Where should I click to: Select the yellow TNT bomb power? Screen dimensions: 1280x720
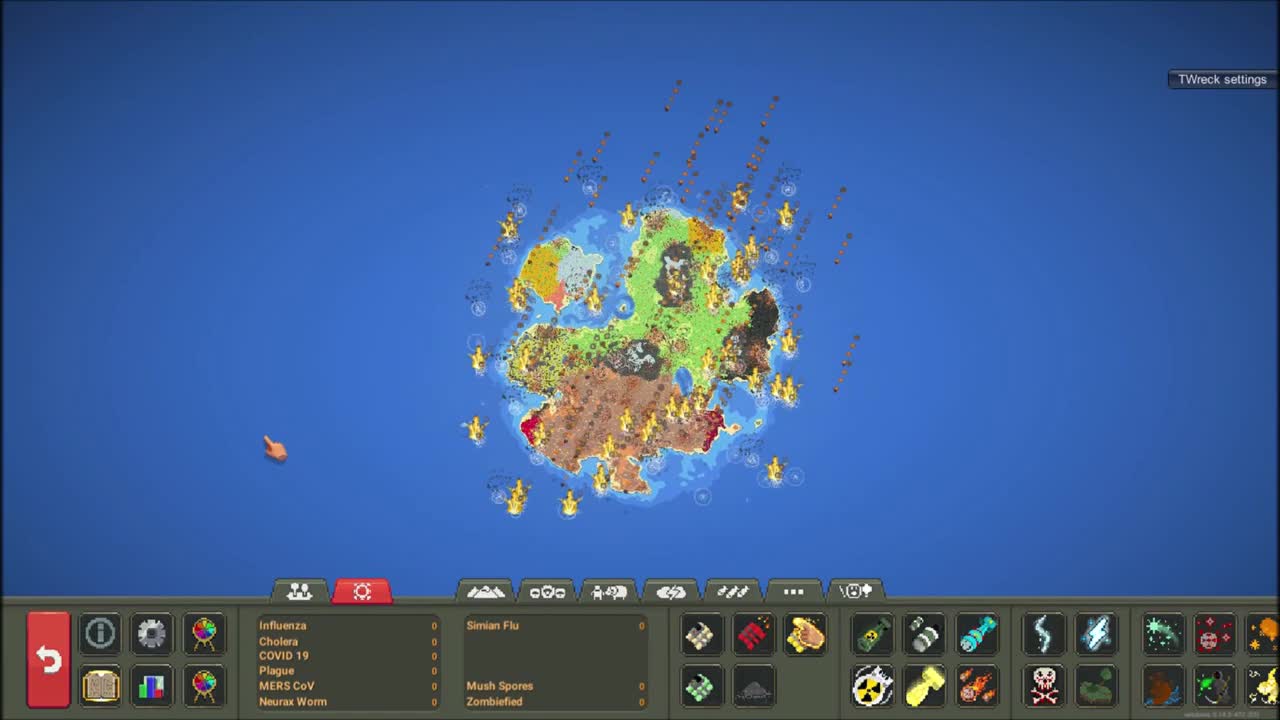[924, 686]
